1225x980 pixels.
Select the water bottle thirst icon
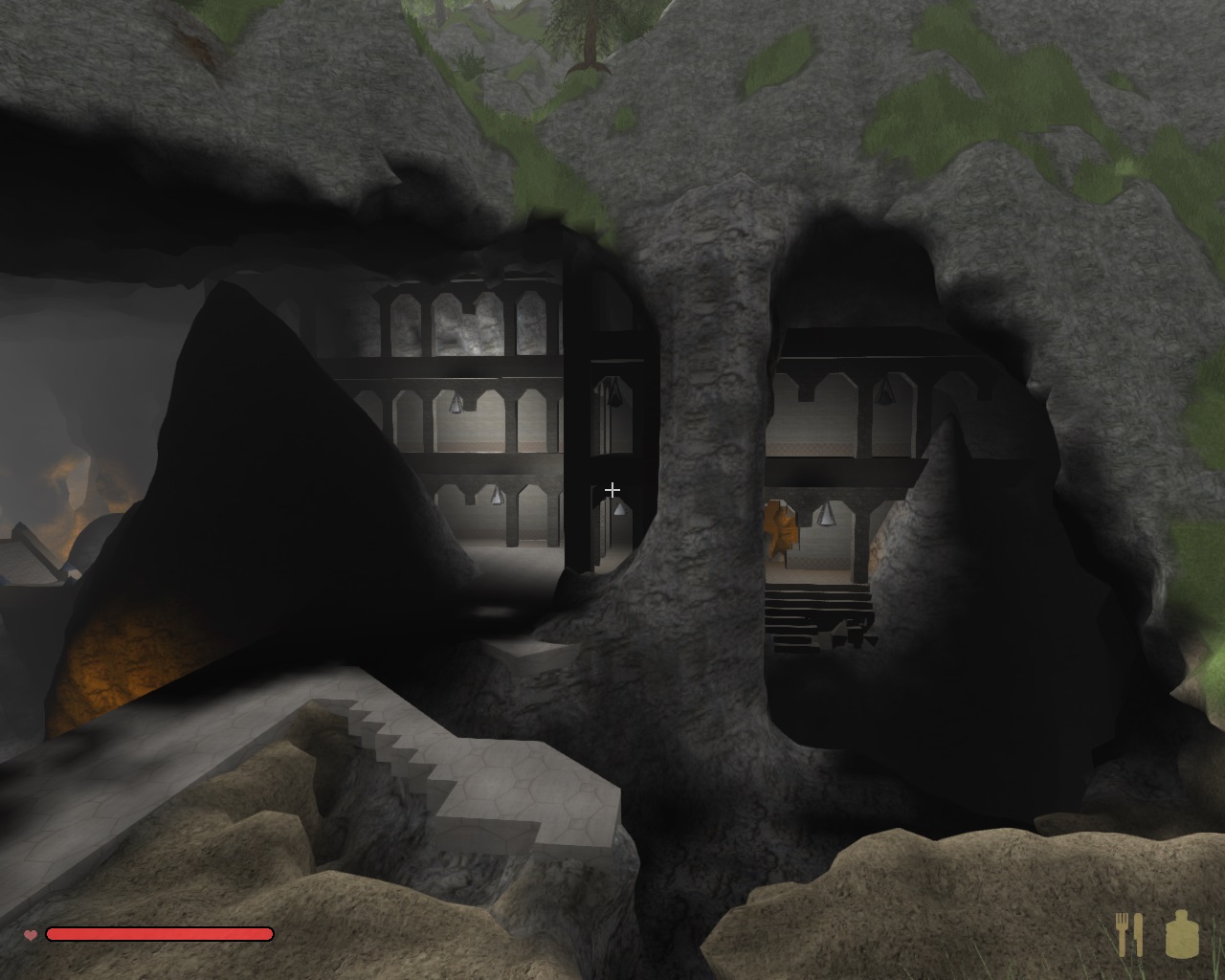(1182, 934)
